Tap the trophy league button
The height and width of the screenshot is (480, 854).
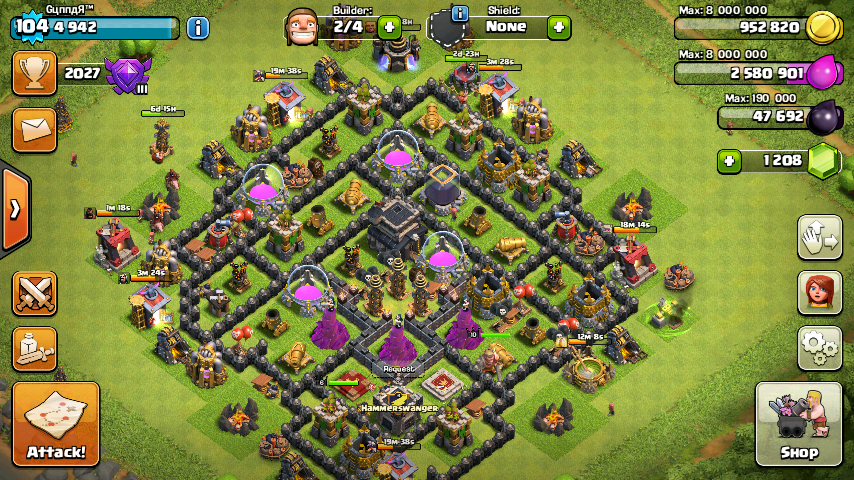pyautogui.click(x=34, y=73)
